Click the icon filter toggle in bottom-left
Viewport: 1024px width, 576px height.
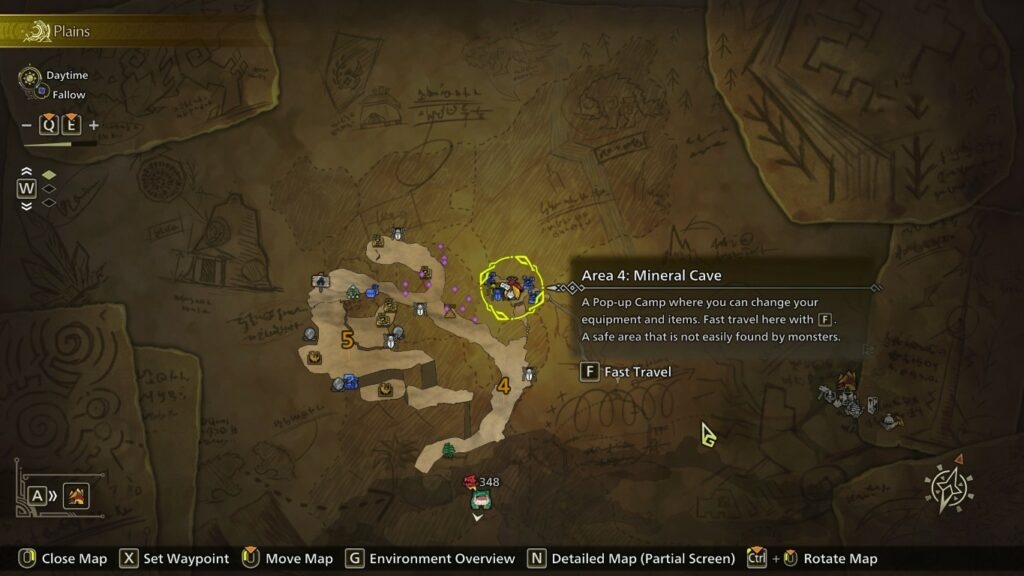tap(76, 495)
